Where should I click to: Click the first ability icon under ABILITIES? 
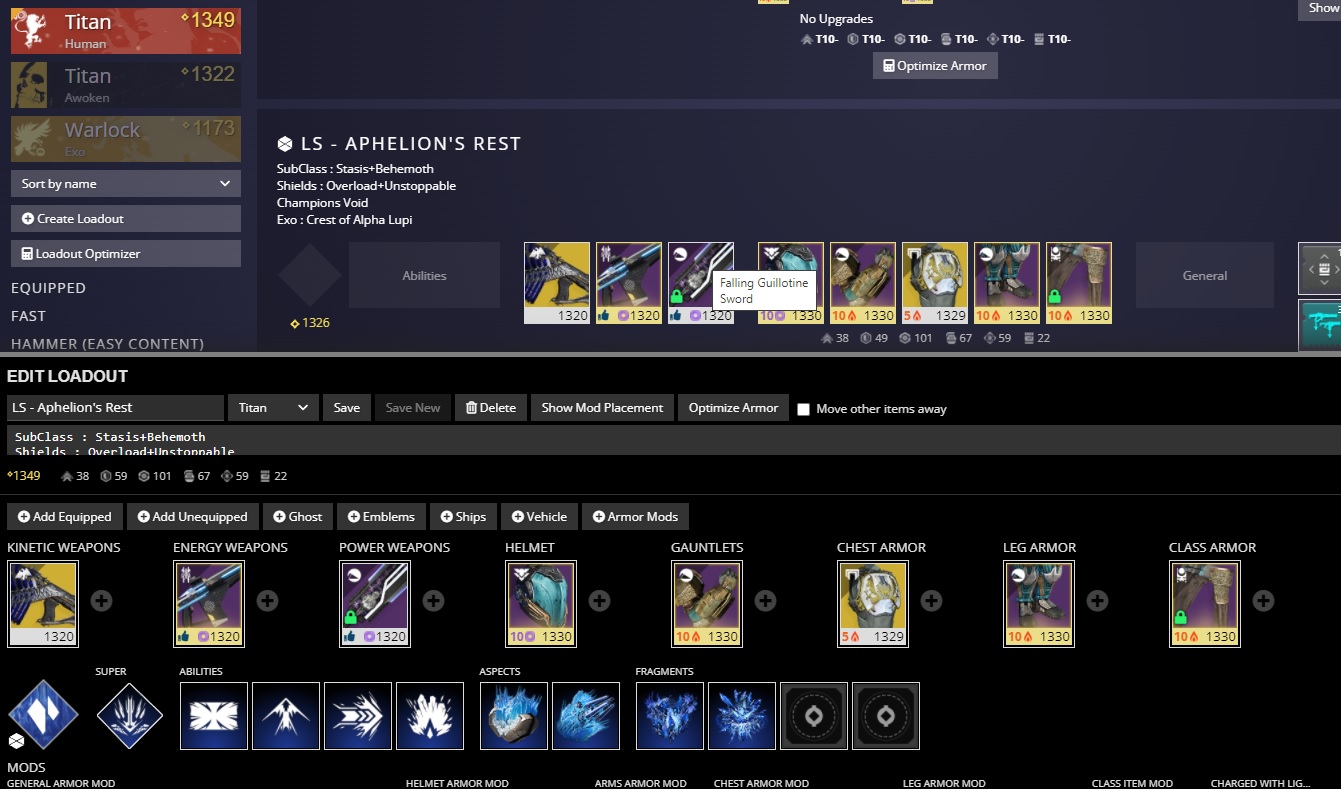pyautogui.click(x=213, y=715)
